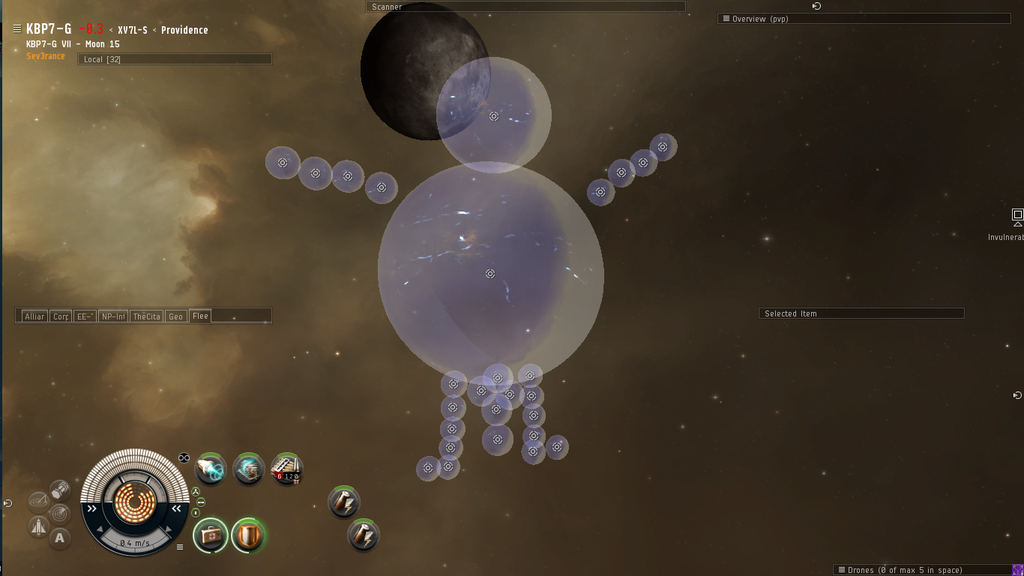
Task: Fire the missile launcher module
Action: pyautogui.click(x=286, y=468)
